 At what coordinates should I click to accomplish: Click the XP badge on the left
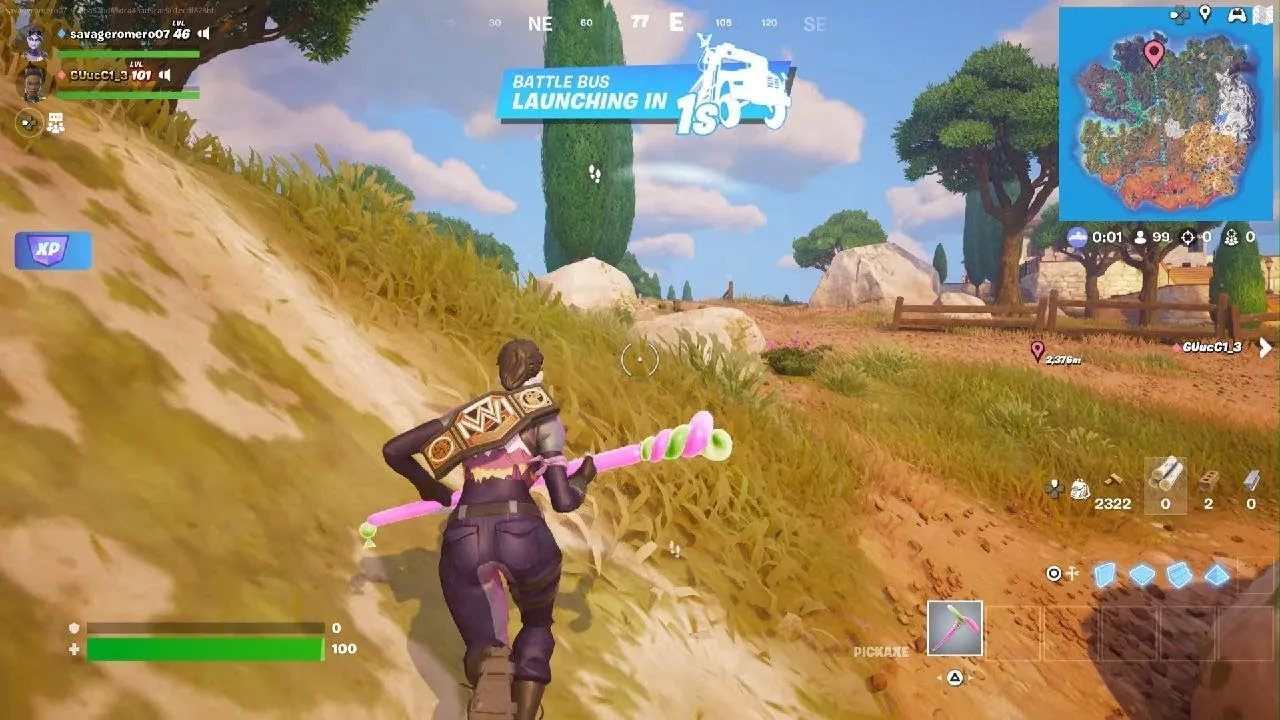(x=52, y=250)
